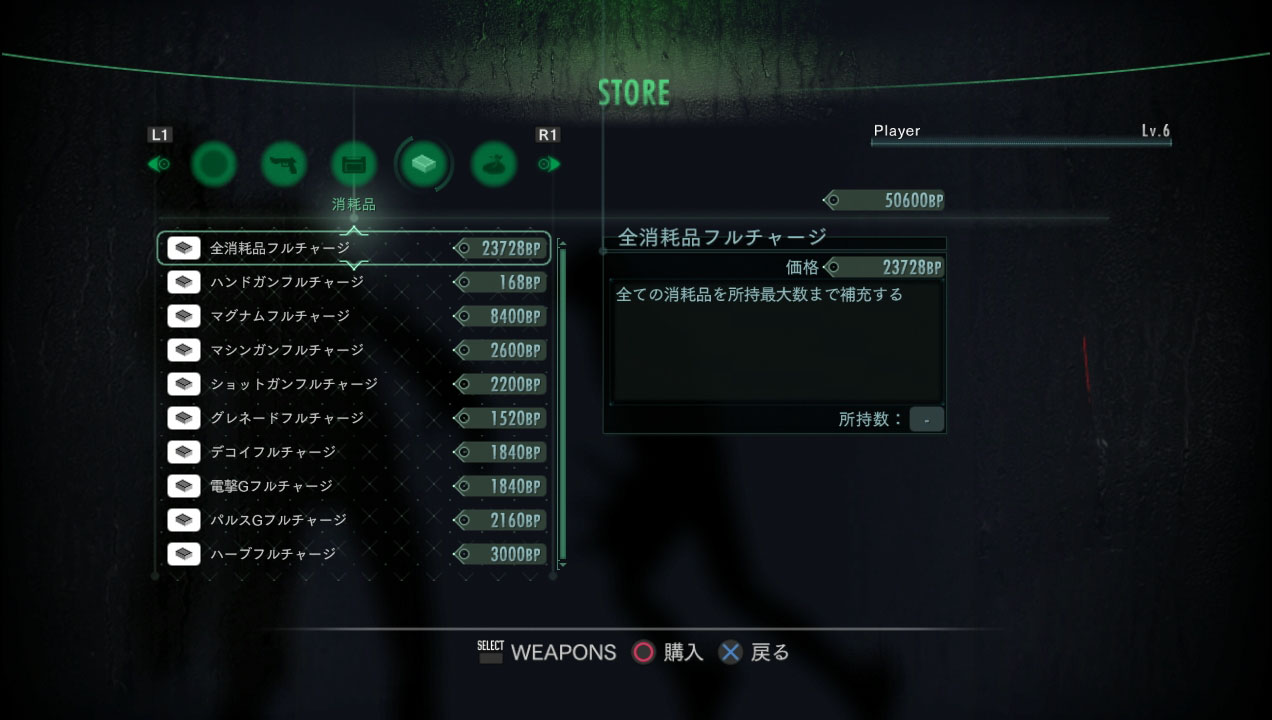Switch to the handgun weapons category
The height and width of the screenshot is (720, 1272).
click(x=284, y=164)
